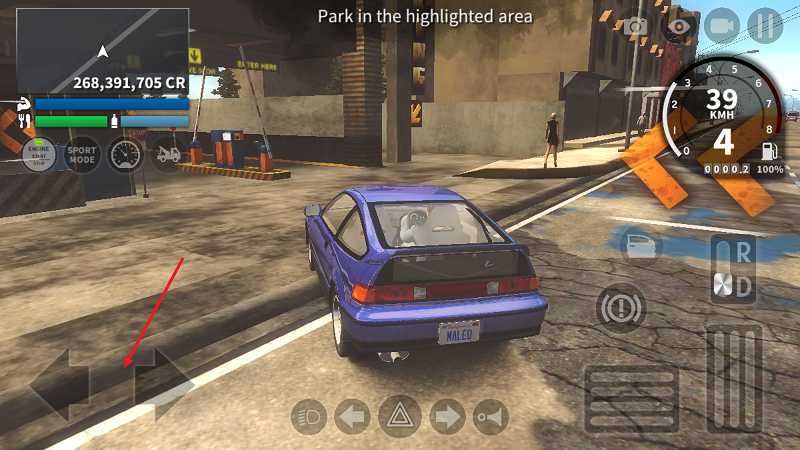
Task: Turn on the hazard lights
Action: tap(399, 416)
